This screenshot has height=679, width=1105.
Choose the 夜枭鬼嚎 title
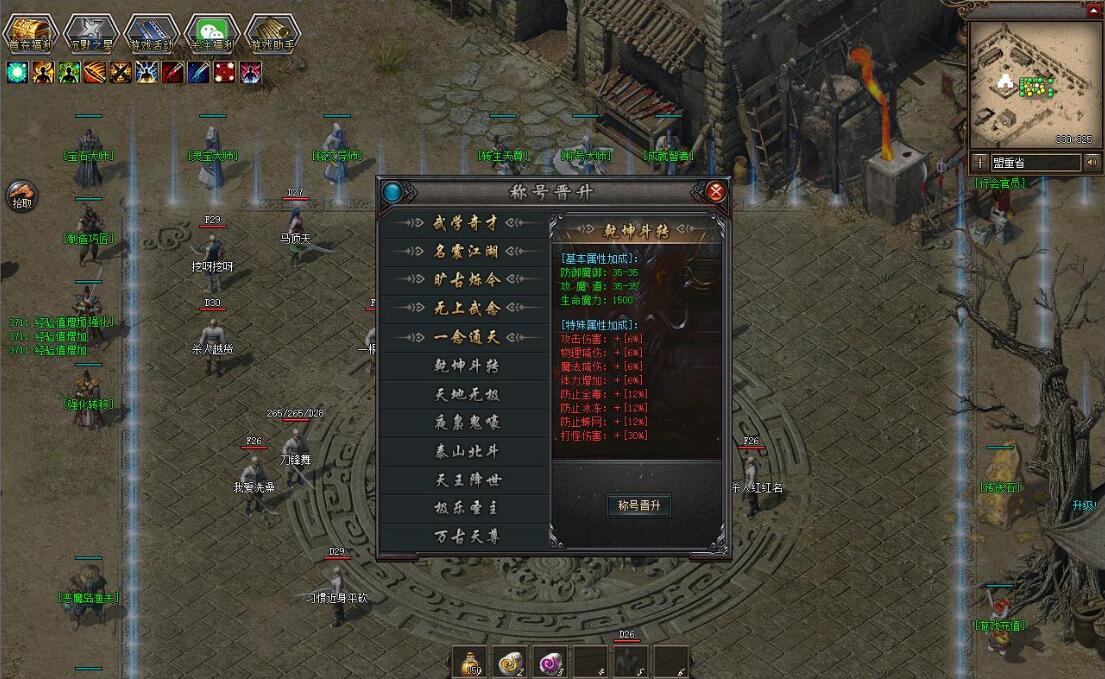point(466,422)
